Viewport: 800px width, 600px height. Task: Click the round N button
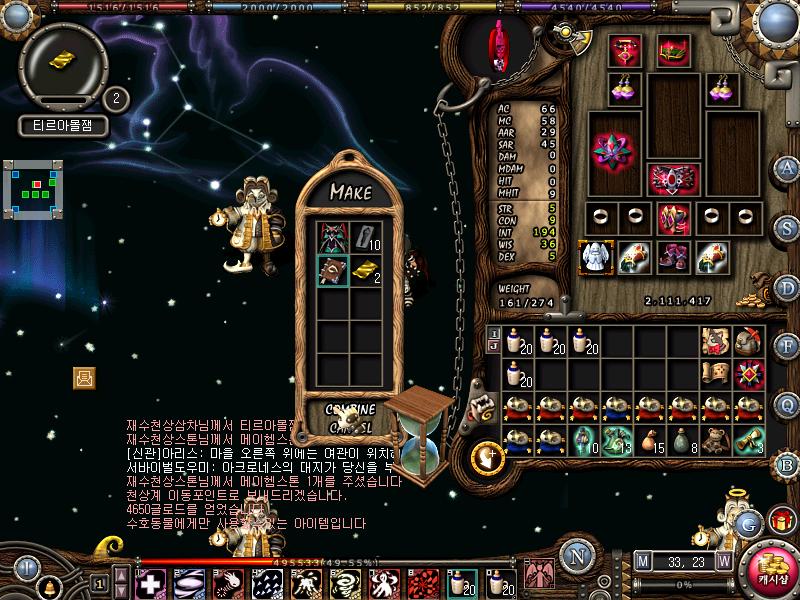576,556
